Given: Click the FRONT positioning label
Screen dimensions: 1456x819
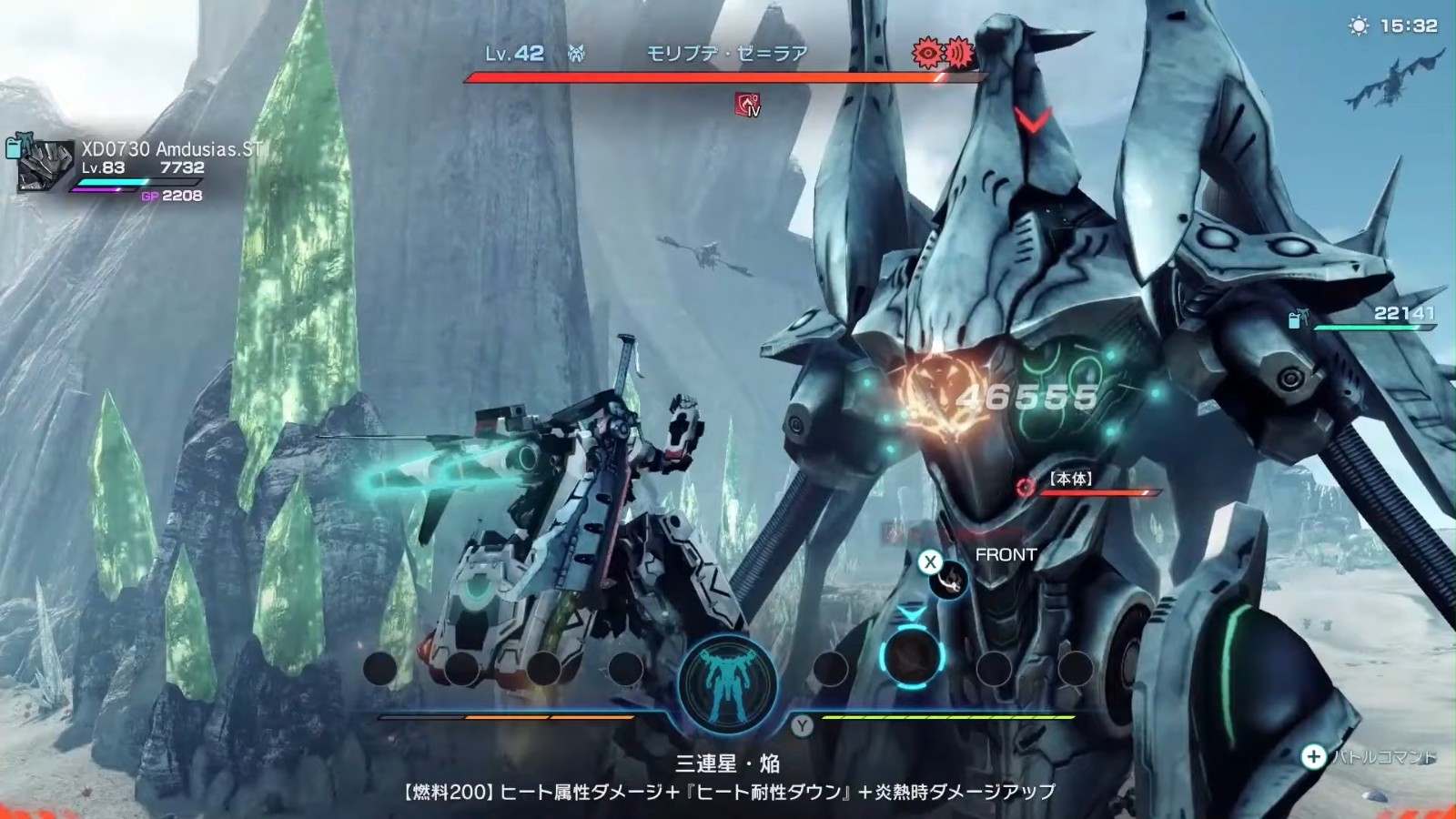Looking at the screenshot, I should point(1006,552).
